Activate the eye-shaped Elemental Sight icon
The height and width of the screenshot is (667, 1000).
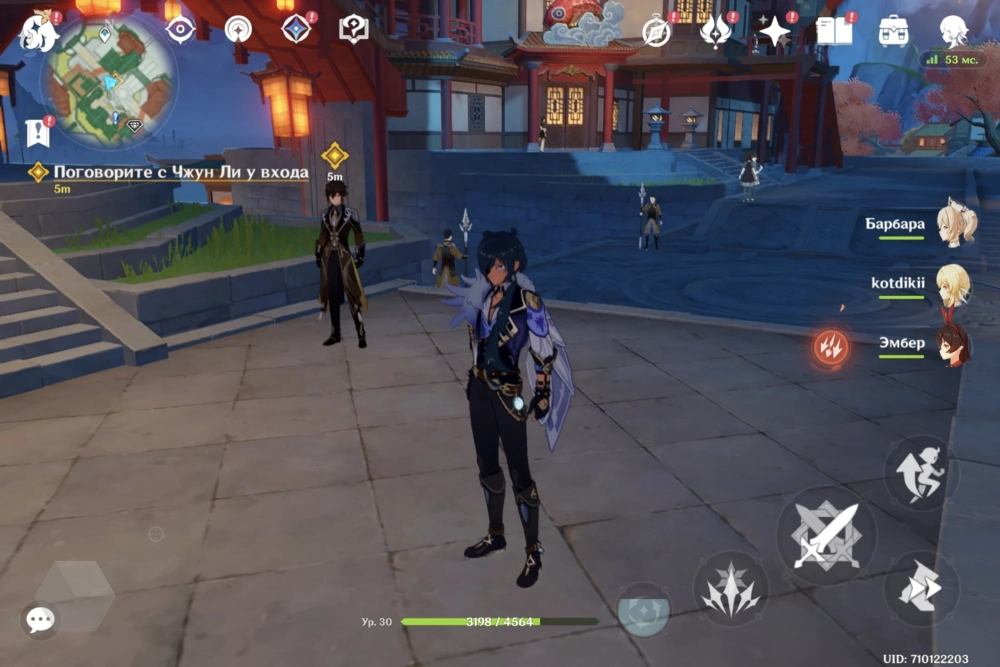pos(180,29)
